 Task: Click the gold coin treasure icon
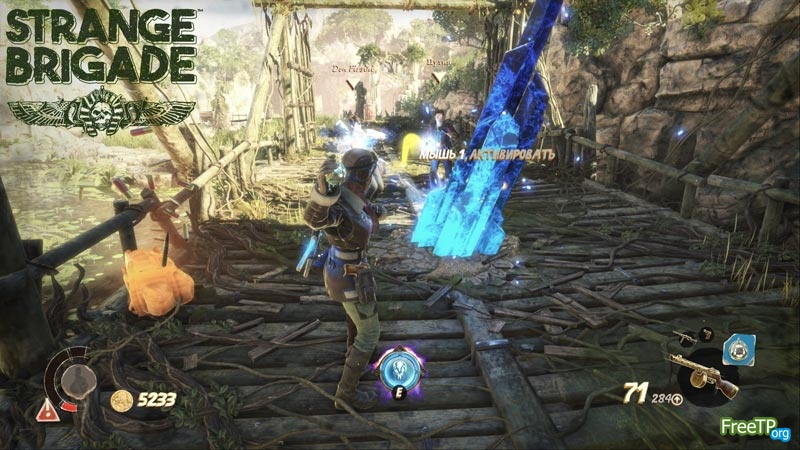pyautogui.click(x=121, y=401)
